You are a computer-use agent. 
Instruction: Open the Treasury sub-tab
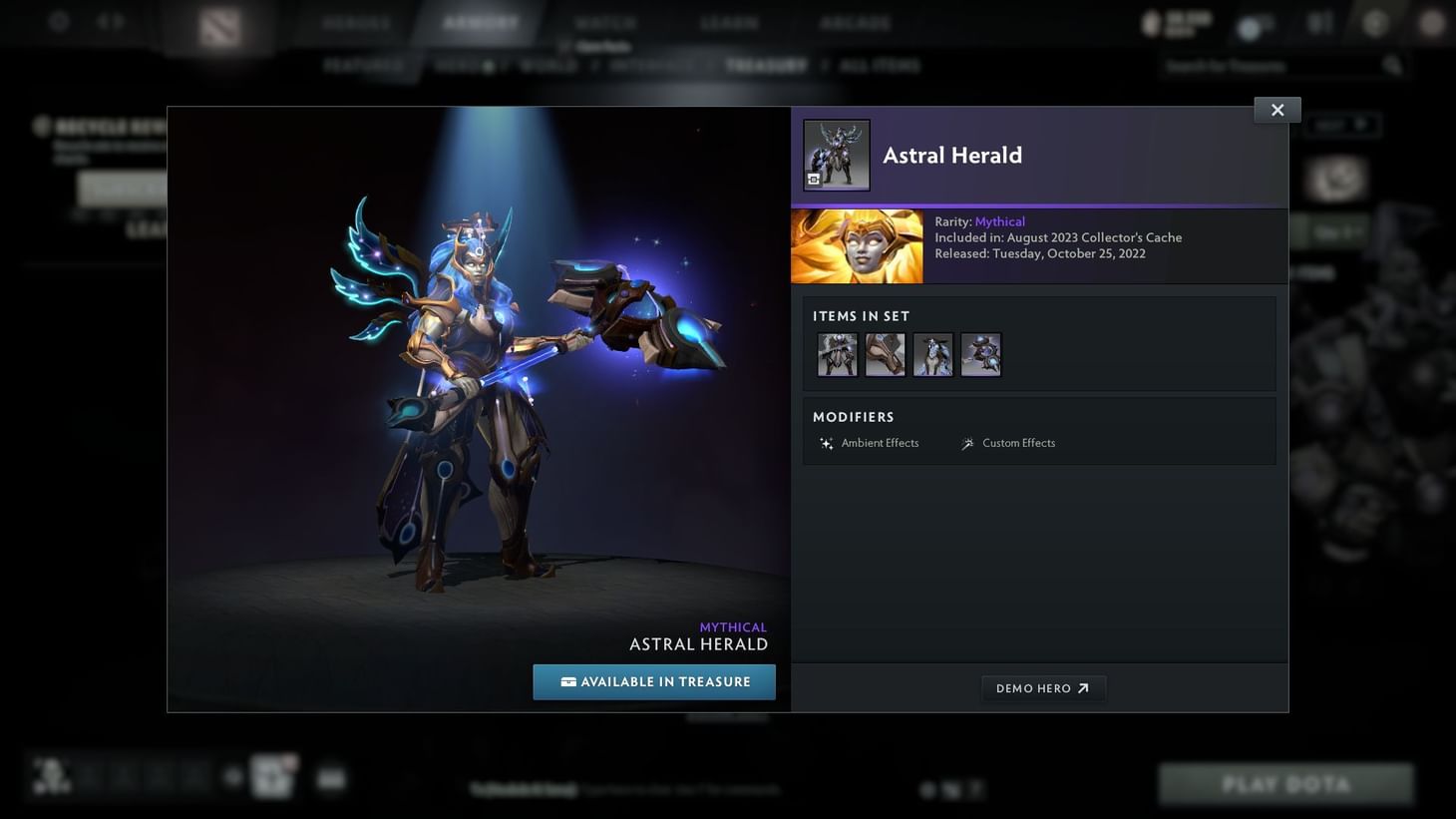pyautogui.click(x=766, y=65)
